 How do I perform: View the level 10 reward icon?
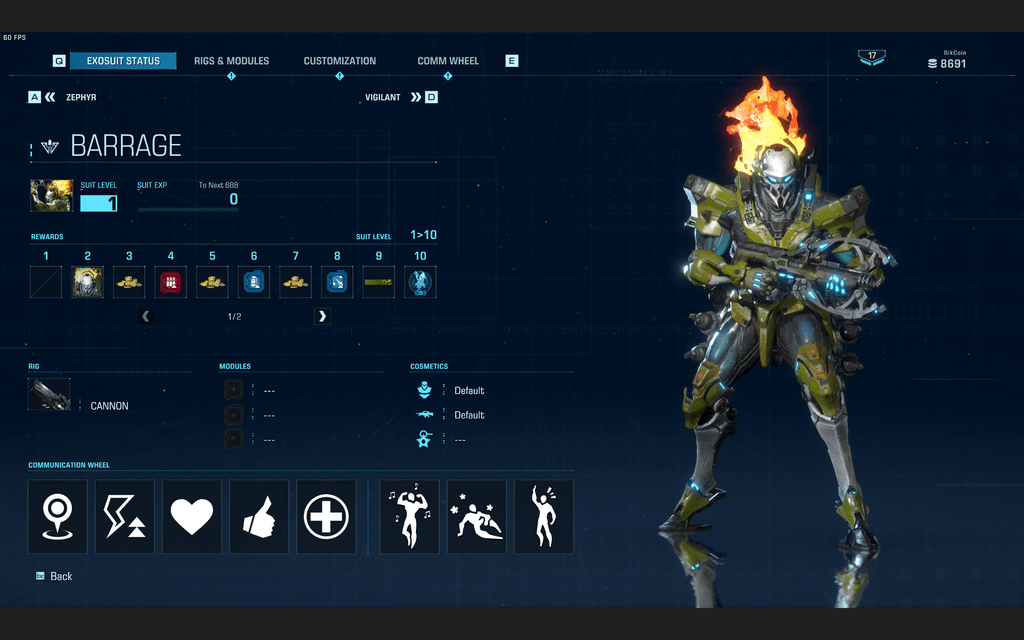point(420,283)
